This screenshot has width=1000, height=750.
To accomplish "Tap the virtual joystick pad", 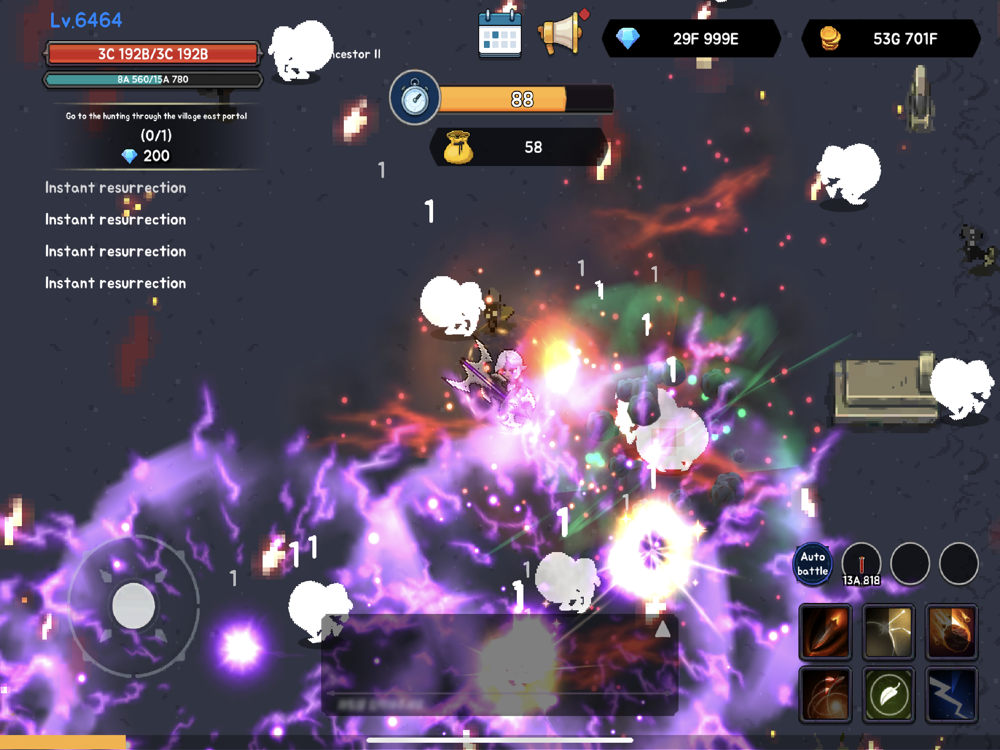I will [133, 606].
